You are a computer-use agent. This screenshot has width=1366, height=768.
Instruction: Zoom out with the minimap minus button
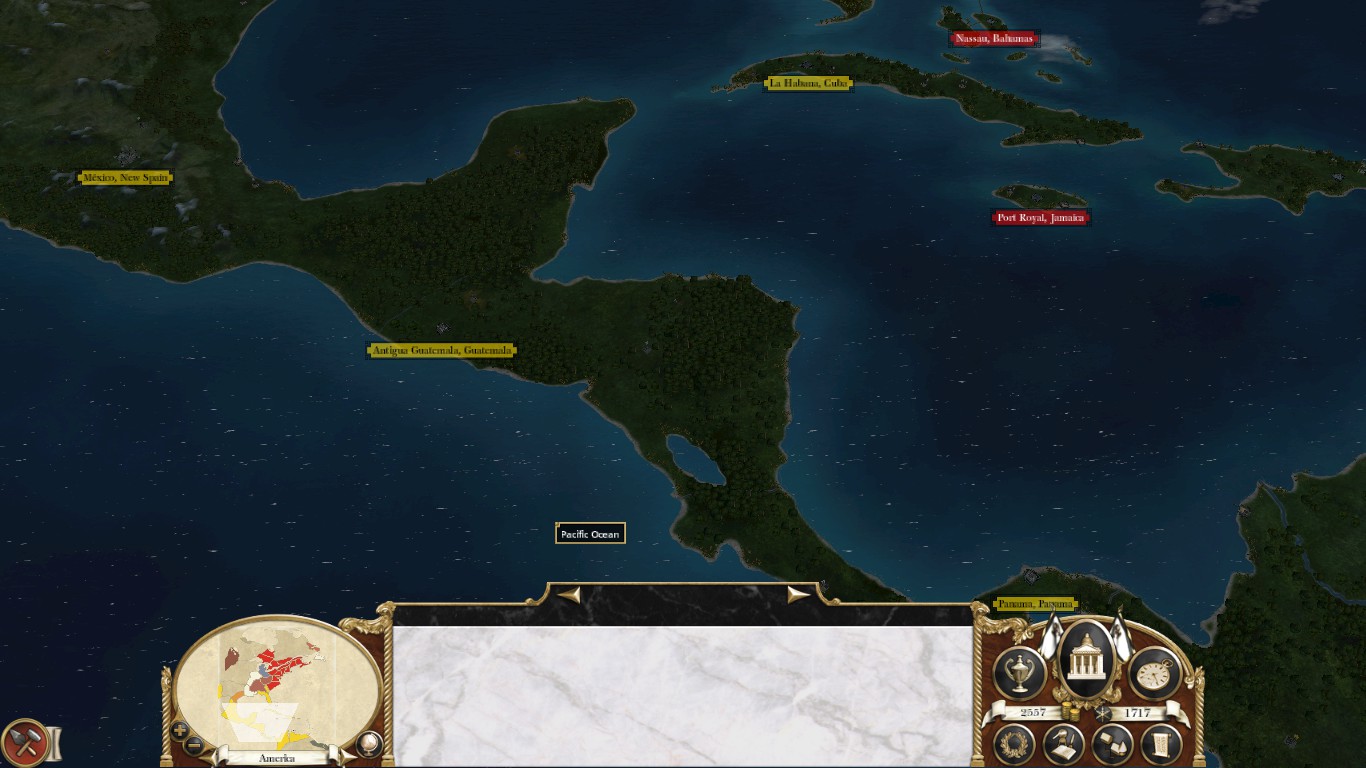point(194,745)
